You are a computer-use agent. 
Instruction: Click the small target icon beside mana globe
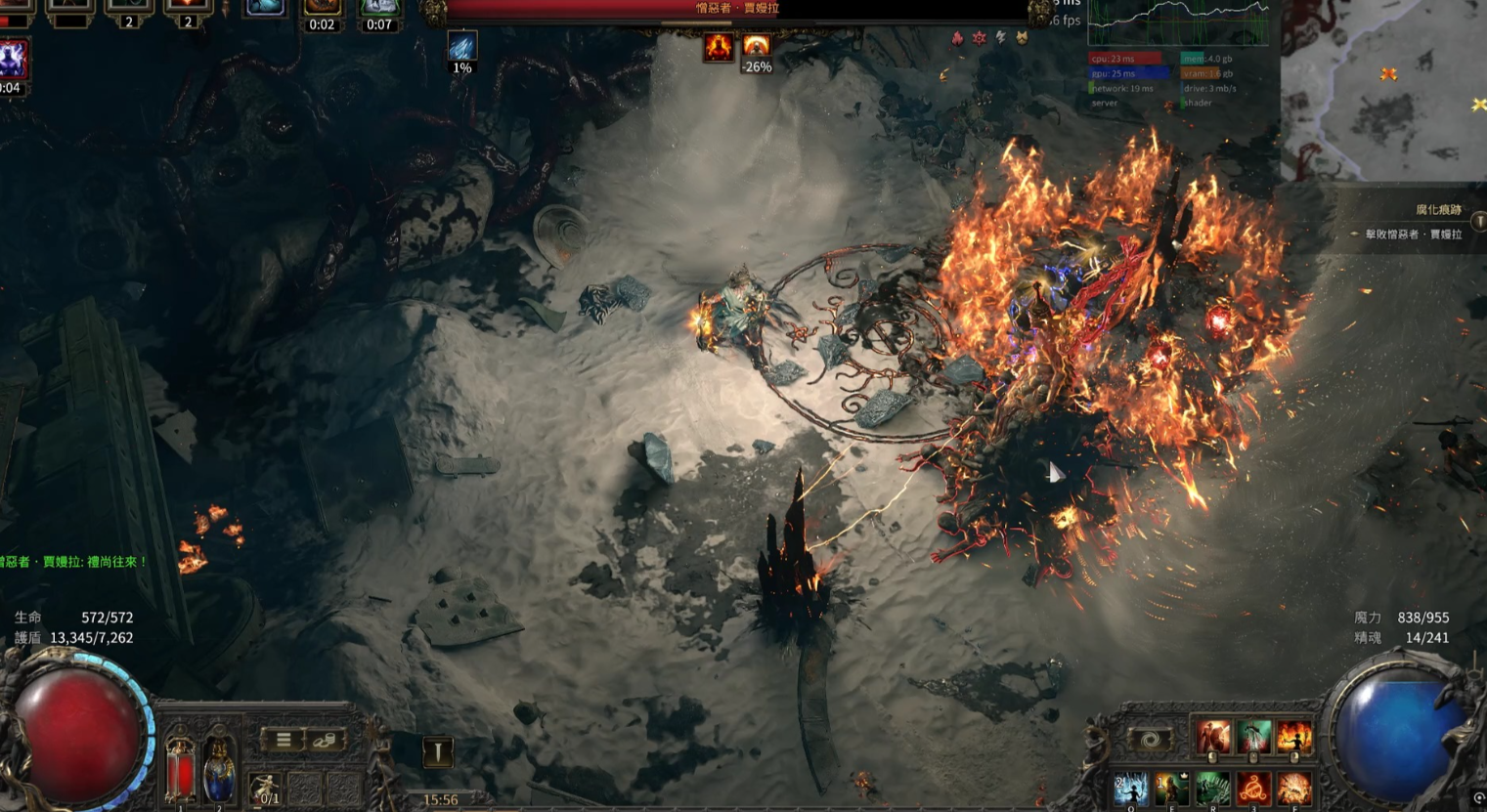tap(1478, 798)
